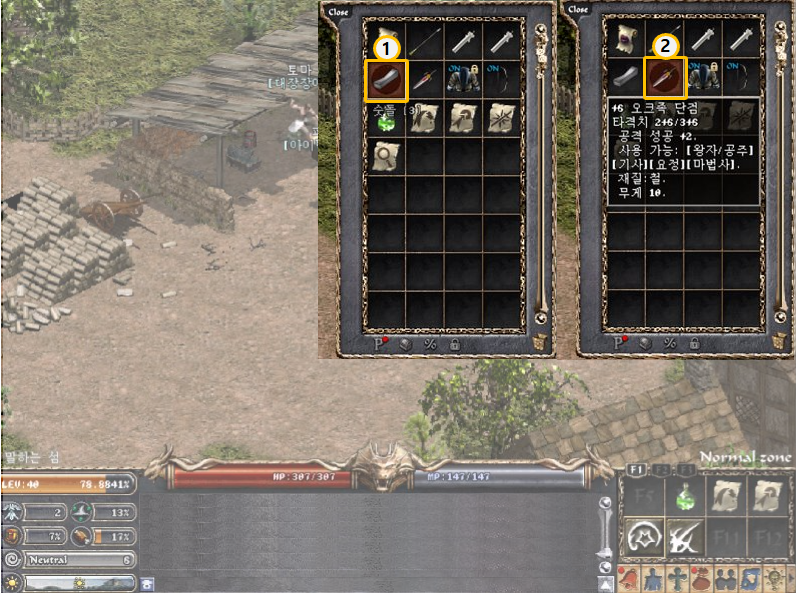Close the inventory showing the dagger tooltip
Viewport: 797px width, 593px height.
[578, 10]
